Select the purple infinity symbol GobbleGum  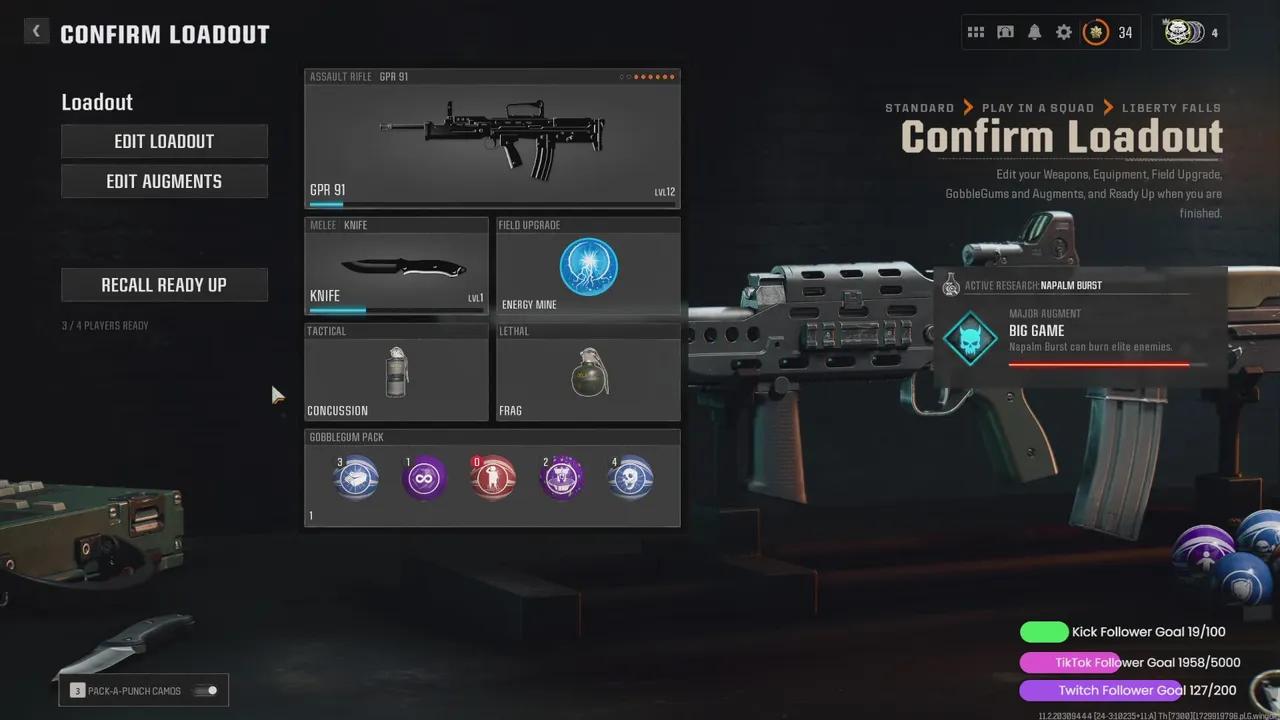click(424, 478)
